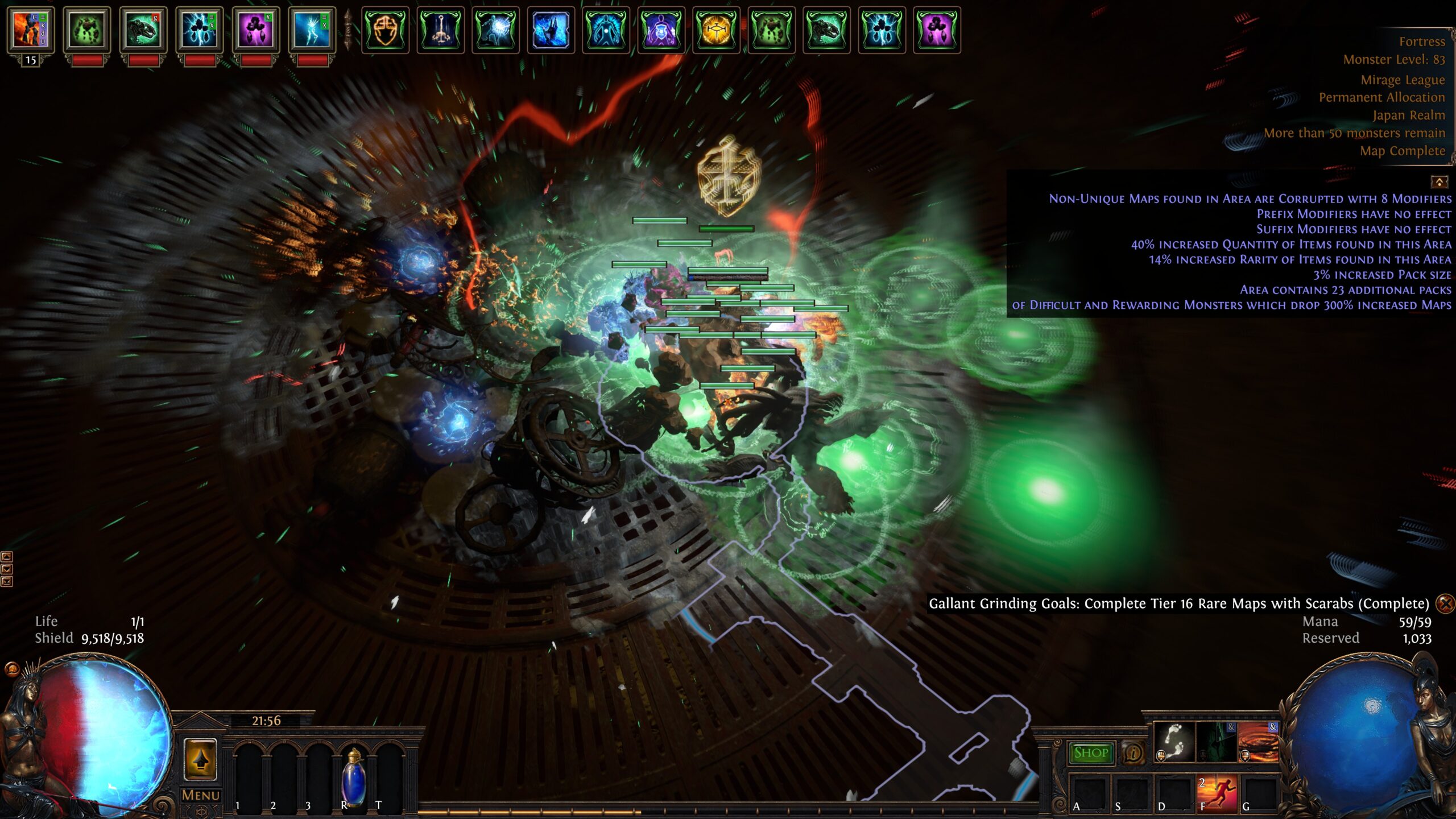Use the blue mana flask slot
The width and height of the screenshot is (1456, 819).
tap(353, 777)
